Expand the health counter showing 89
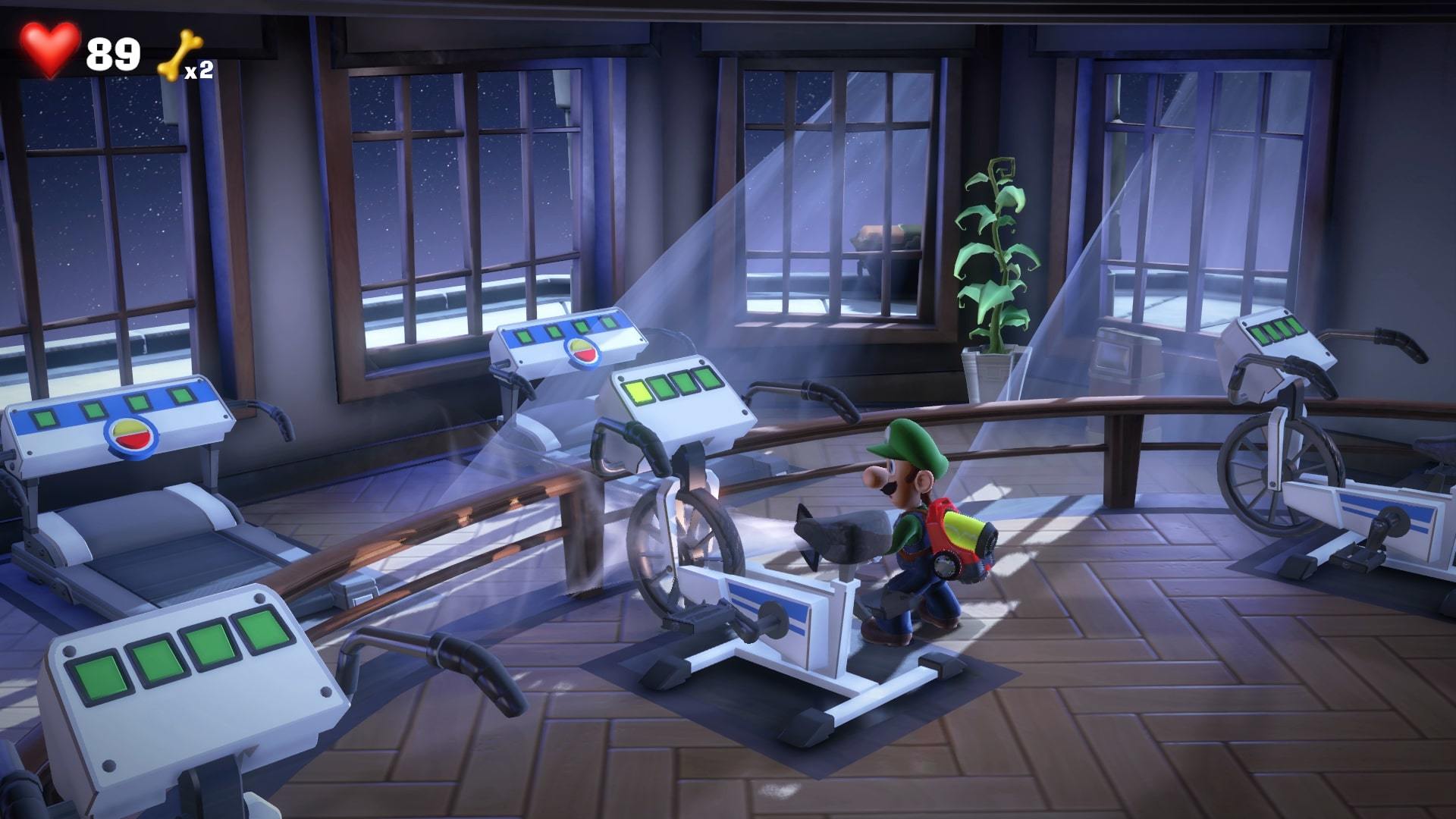The image size is (1456, 819). [x=115, y=53]
